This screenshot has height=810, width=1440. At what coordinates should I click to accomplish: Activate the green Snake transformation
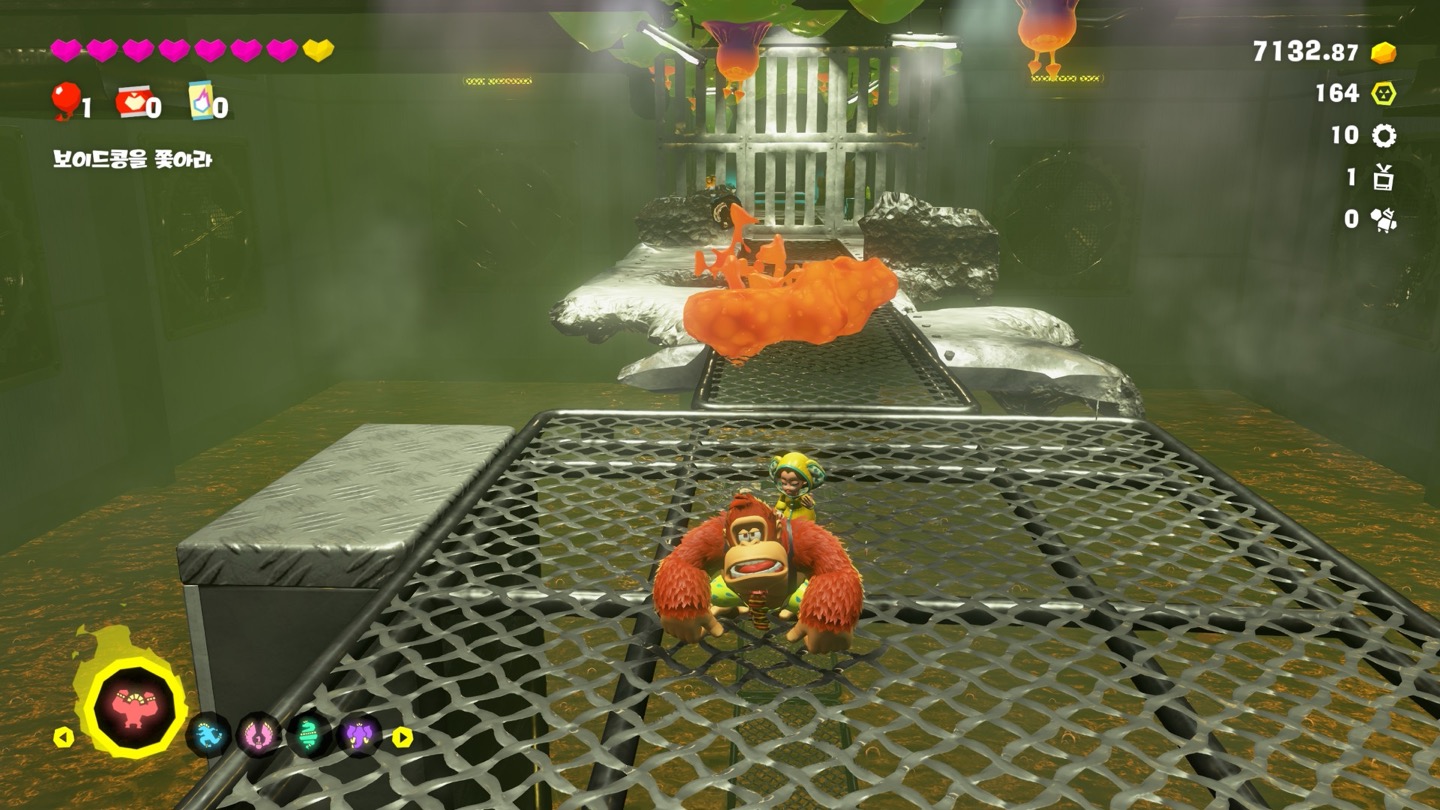tap(309, 735)
